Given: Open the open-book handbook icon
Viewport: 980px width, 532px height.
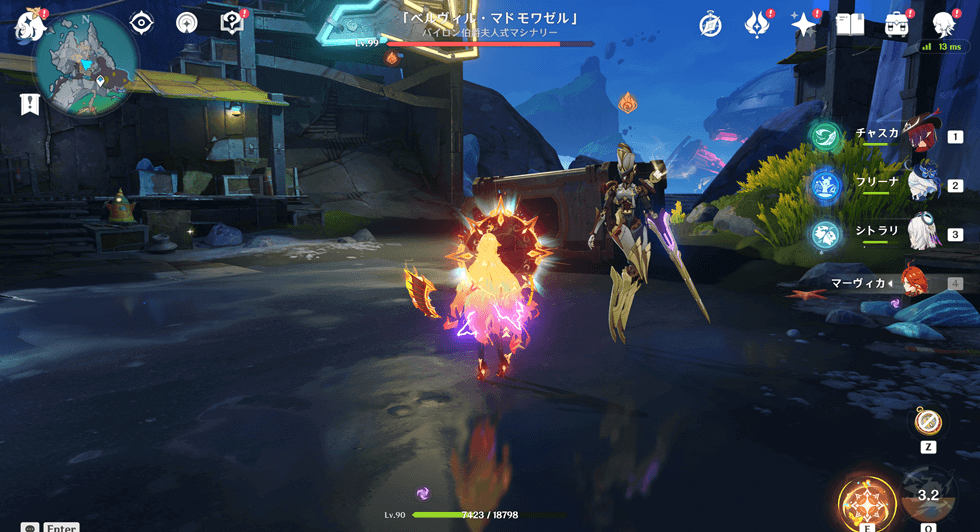Looking at the screenshot, I should 849,24.
